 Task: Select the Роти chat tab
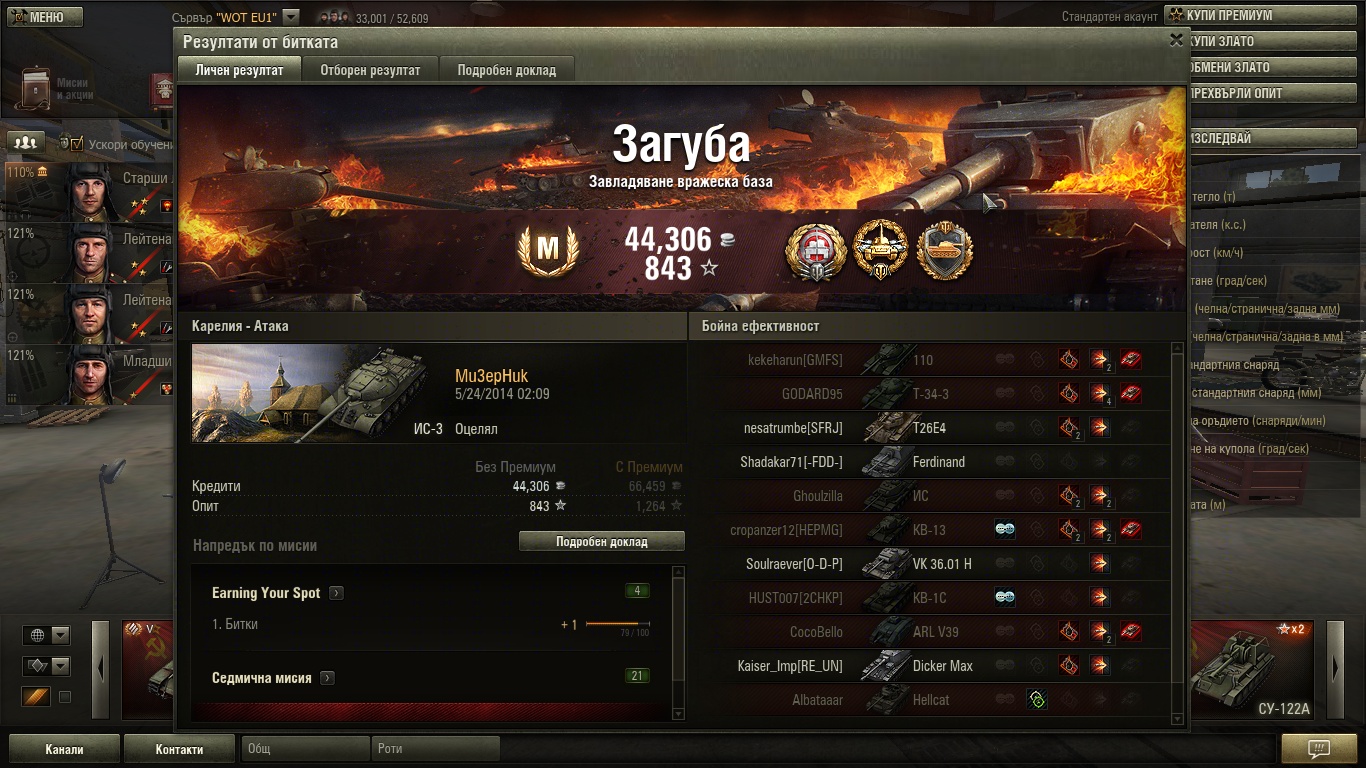click(x=436, y=748)
